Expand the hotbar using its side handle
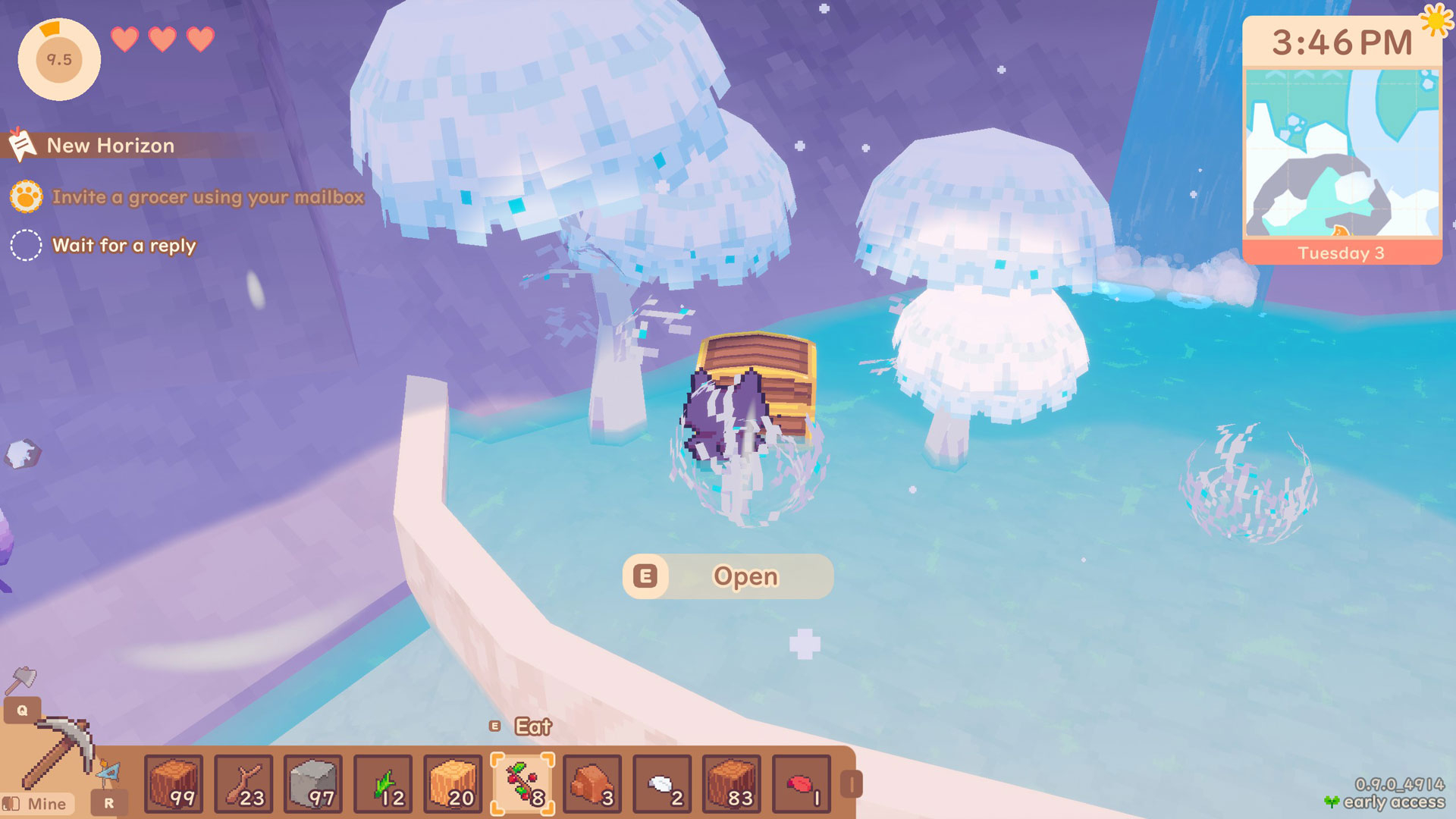This screenshot has width=1456, height=819. click(x=852, y=784)
